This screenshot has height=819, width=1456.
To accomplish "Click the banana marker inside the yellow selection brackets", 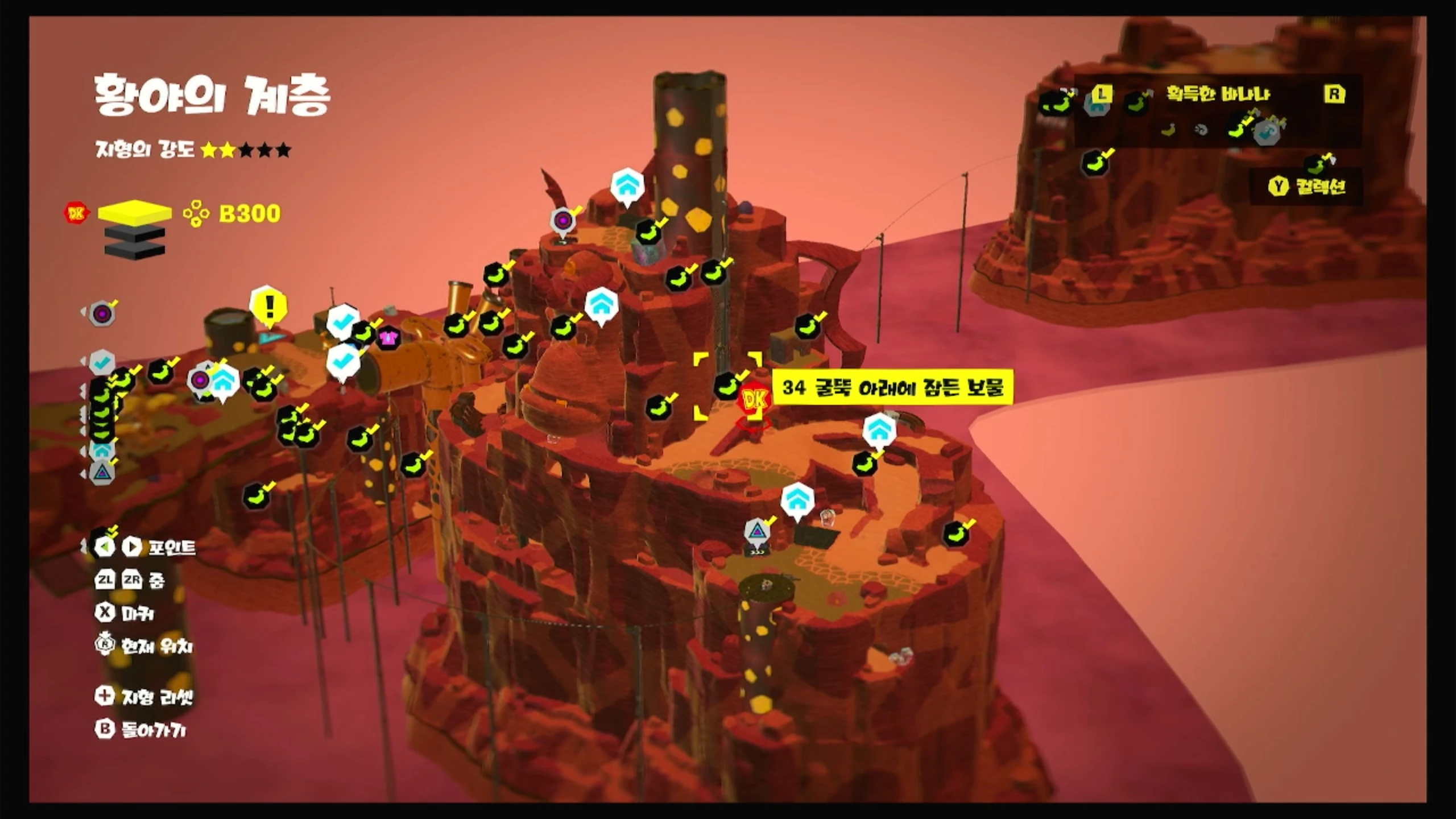I will pyautogui.click(x=727, y=386).
